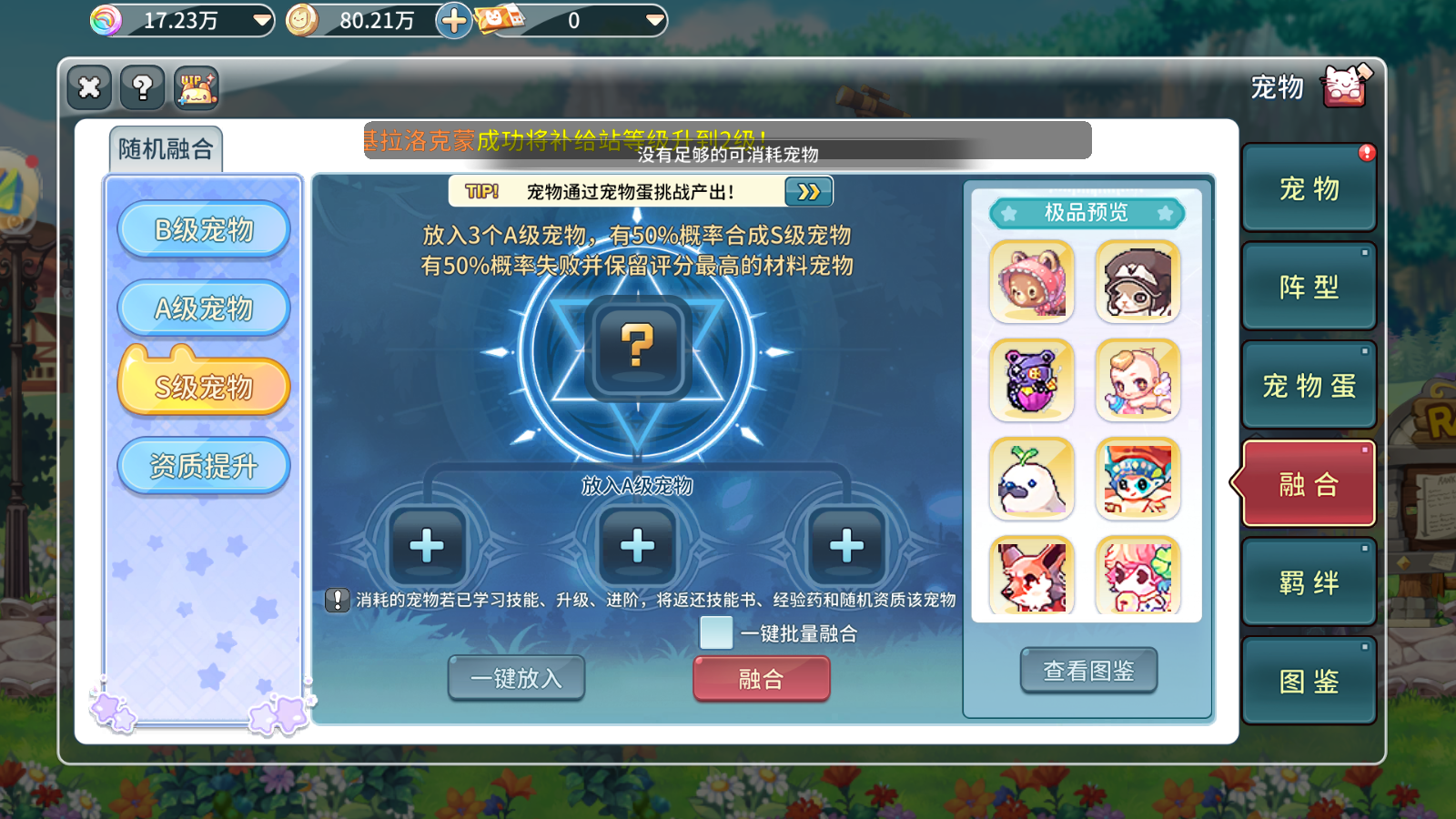
Task: Open the 阵型 formation panel
Action: (x=1309, y=285)
